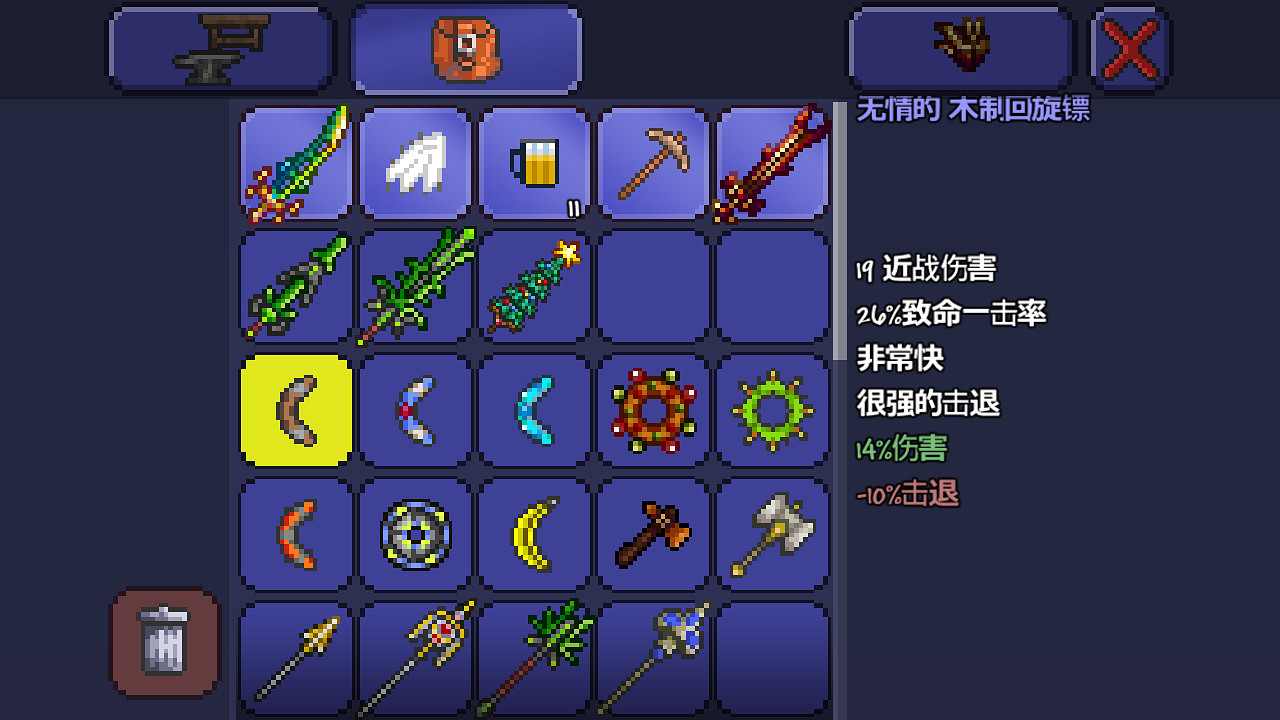Switch to the crafting tab with the anvil

[220, 47]
